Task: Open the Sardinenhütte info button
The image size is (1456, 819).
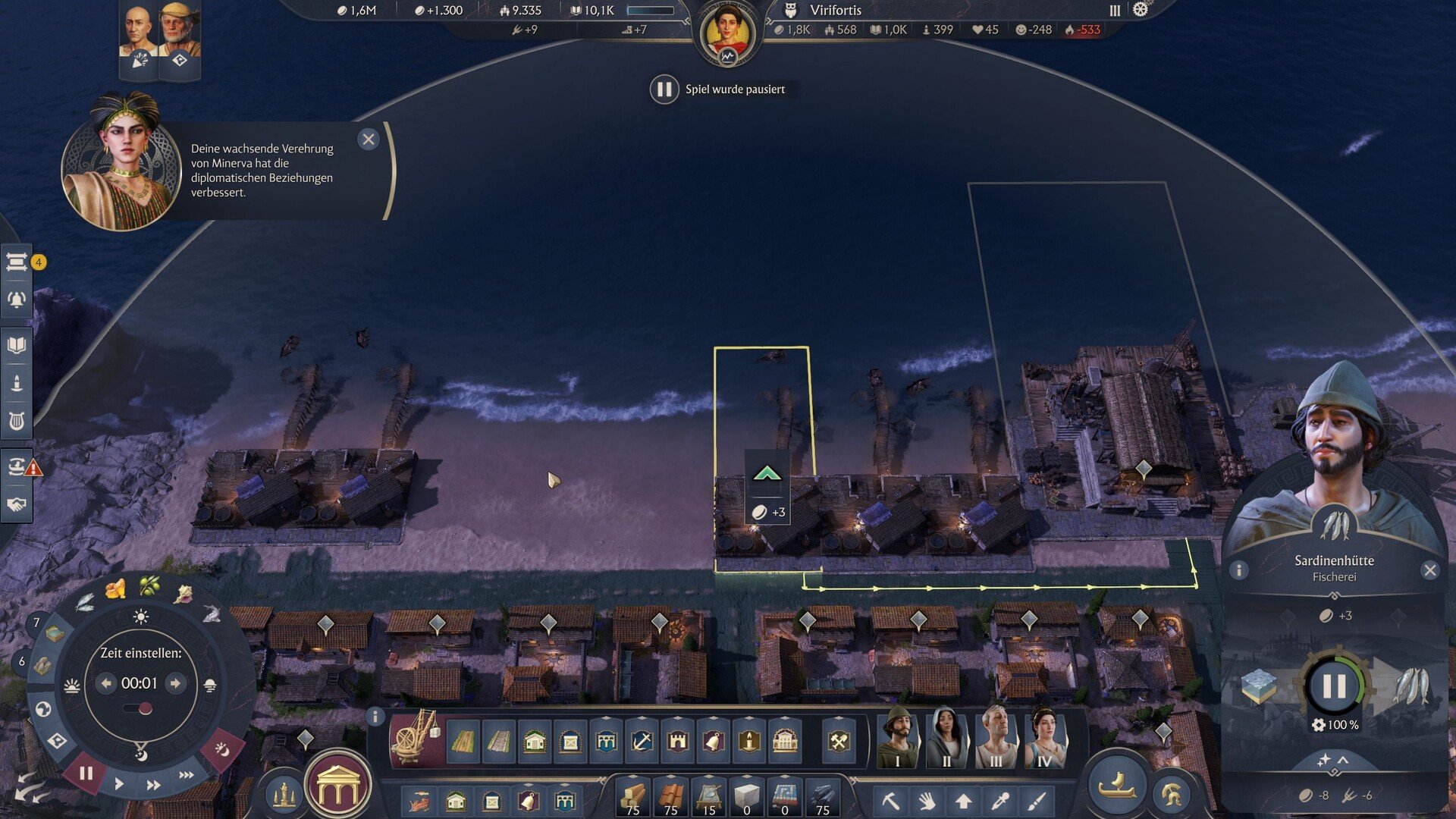Action: click(x=1238, y=570)
